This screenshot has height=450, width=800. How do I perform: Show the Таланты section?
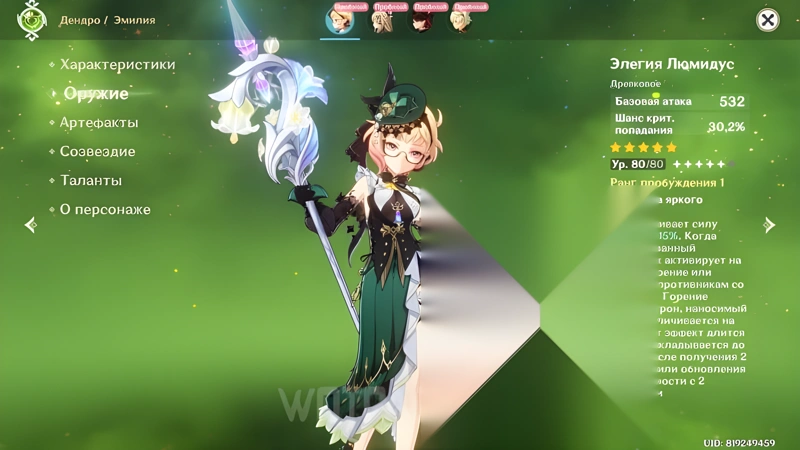click(90, 181)
